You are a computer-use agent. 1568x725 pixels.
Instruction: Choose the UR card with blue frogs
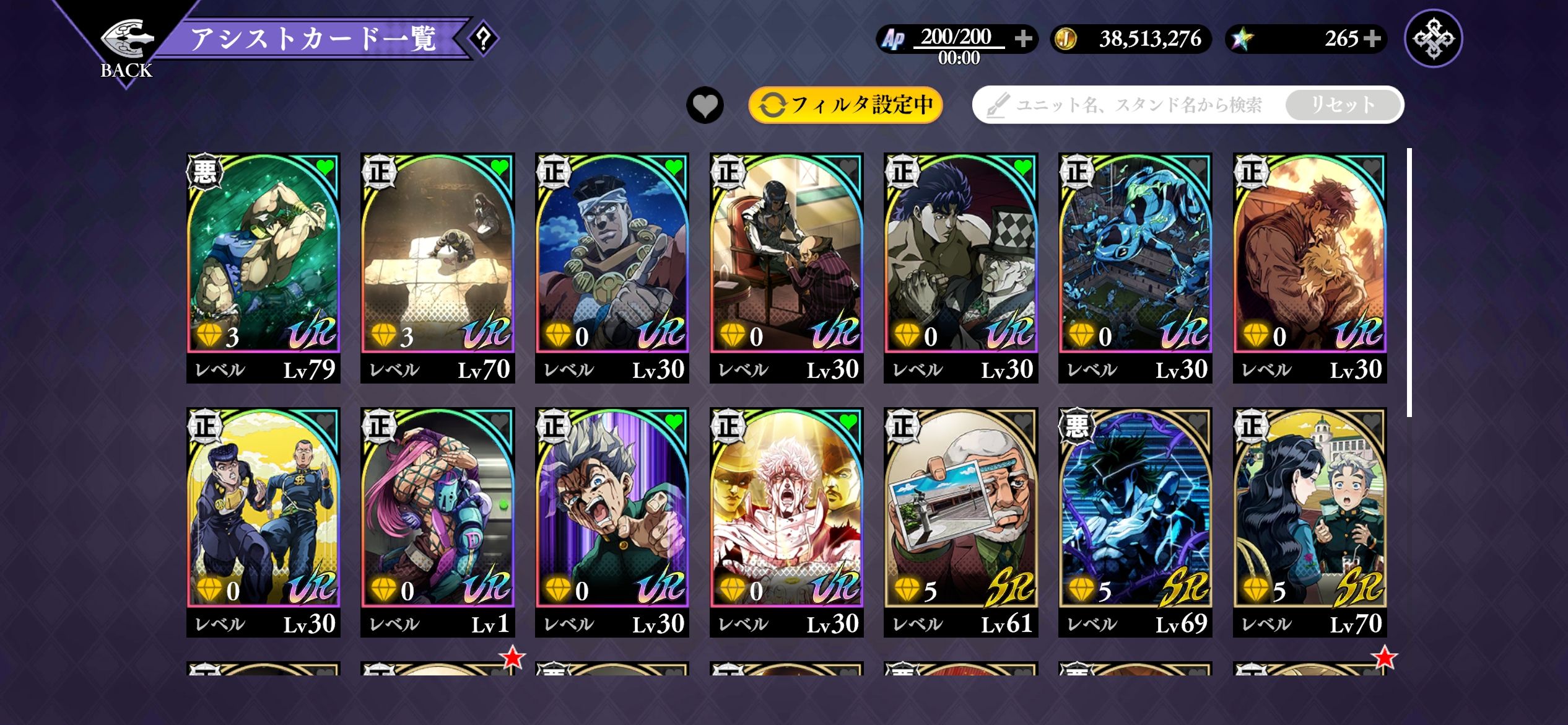pos(1135,266)
